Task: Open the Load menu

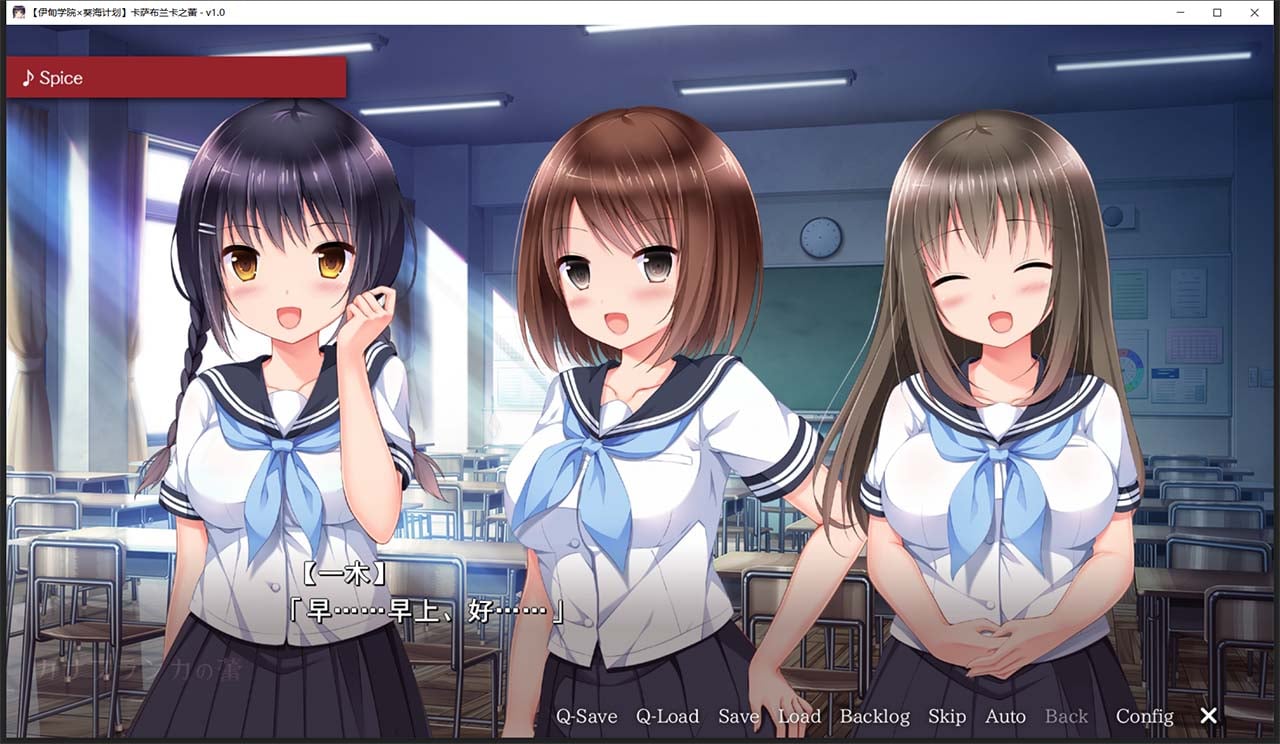Action: (x=800, y=716)
